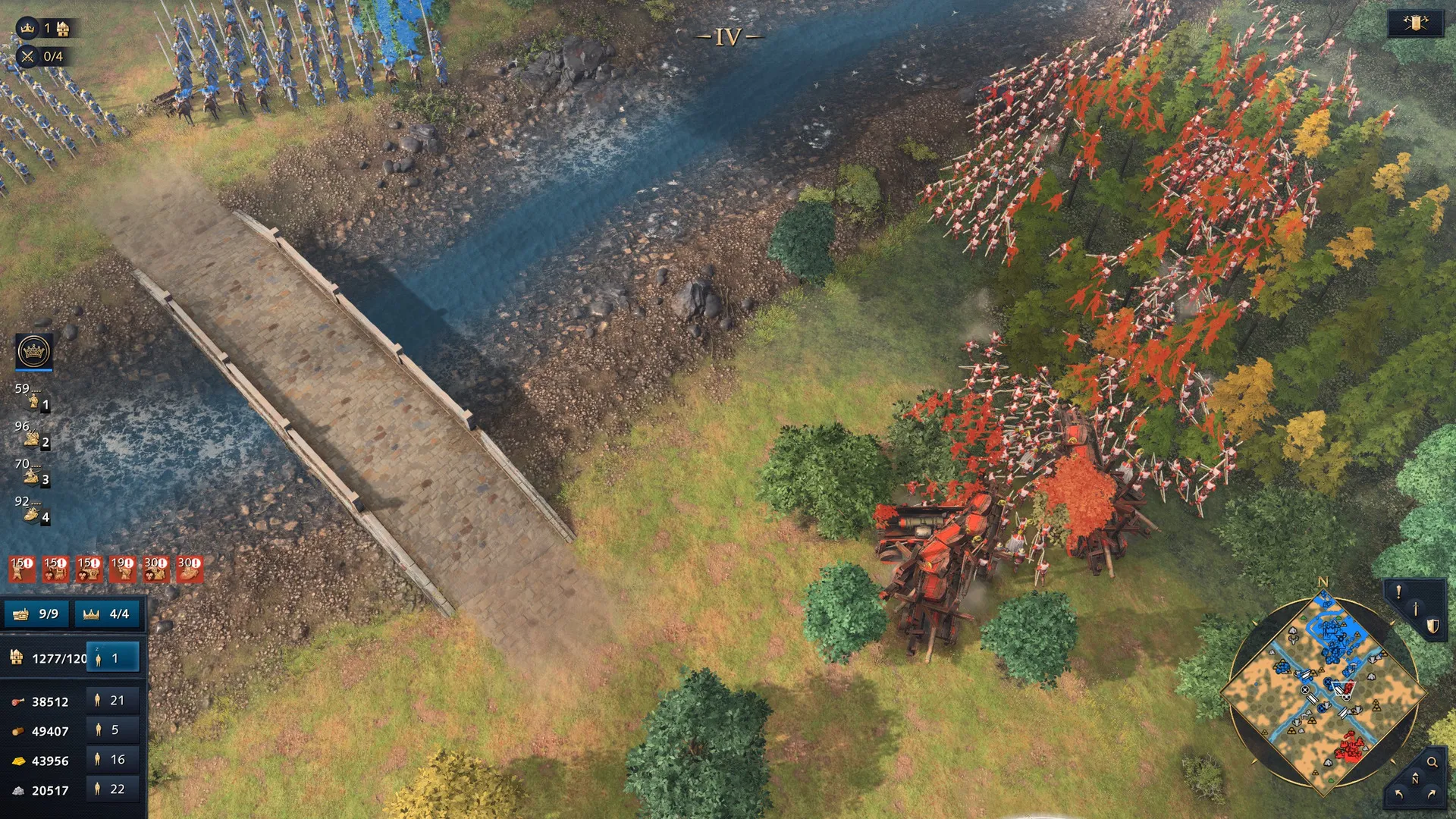Select the 16 gold villagers
This screenshot has height=819, width=1456.
(112, 760)
